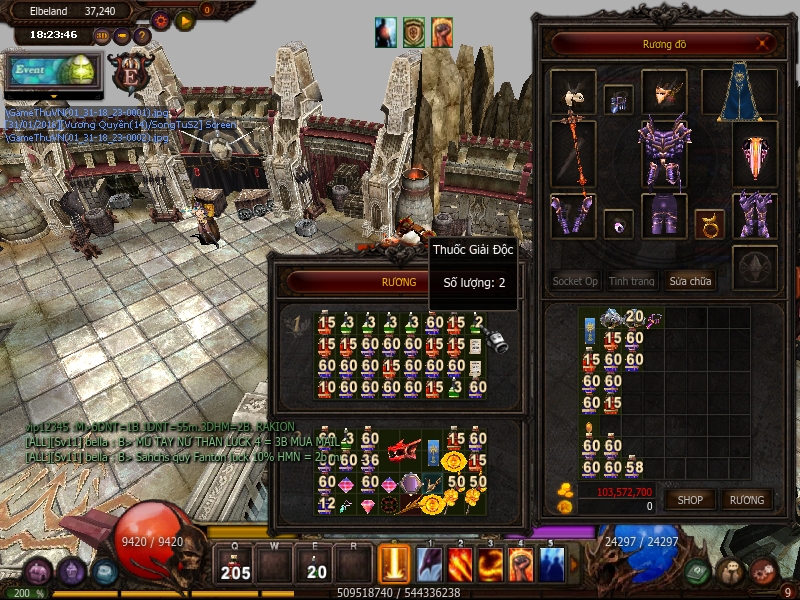
Task: Click the RƯƠNG button beside SHOP
Action: coord(746,499)
